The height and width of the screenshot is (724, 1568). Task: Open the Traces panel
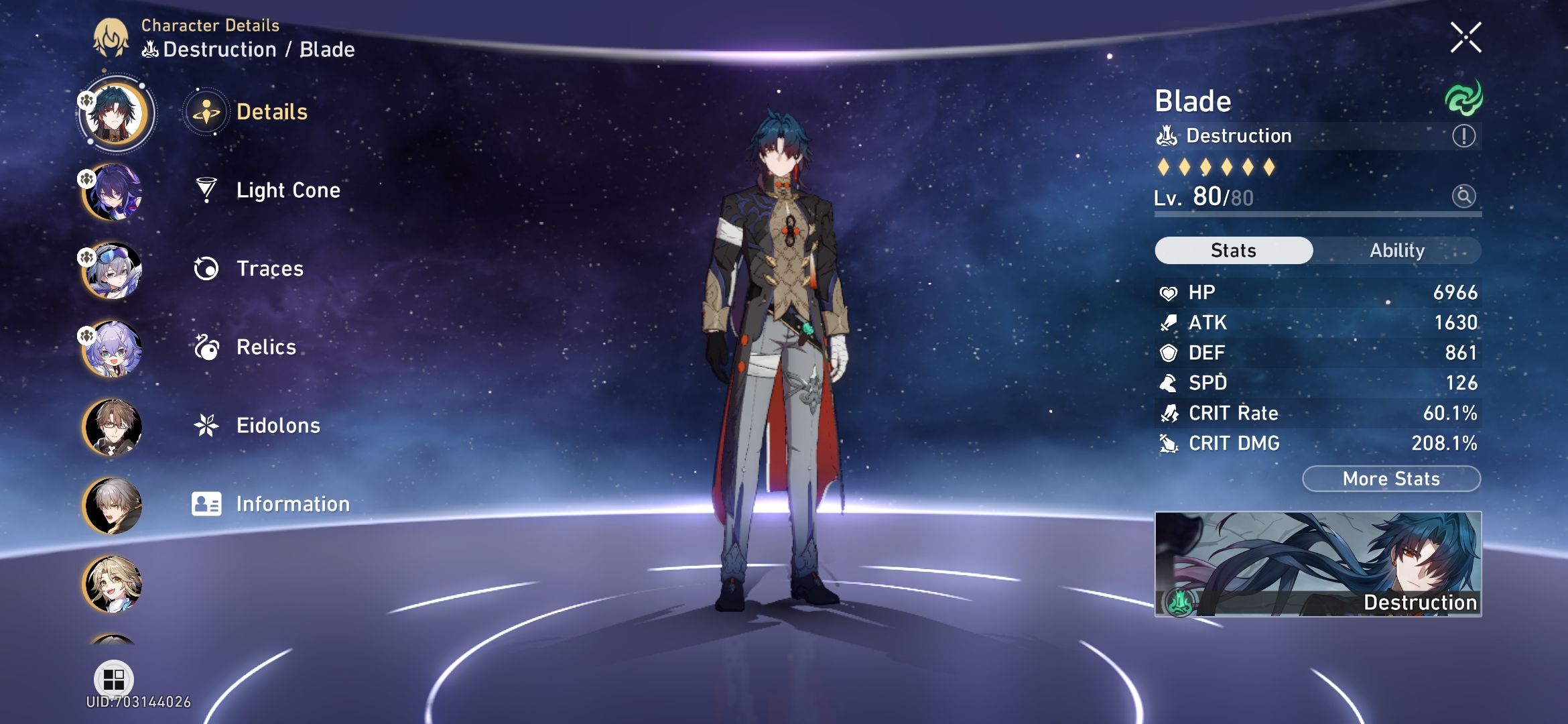[x=269, y=268]
